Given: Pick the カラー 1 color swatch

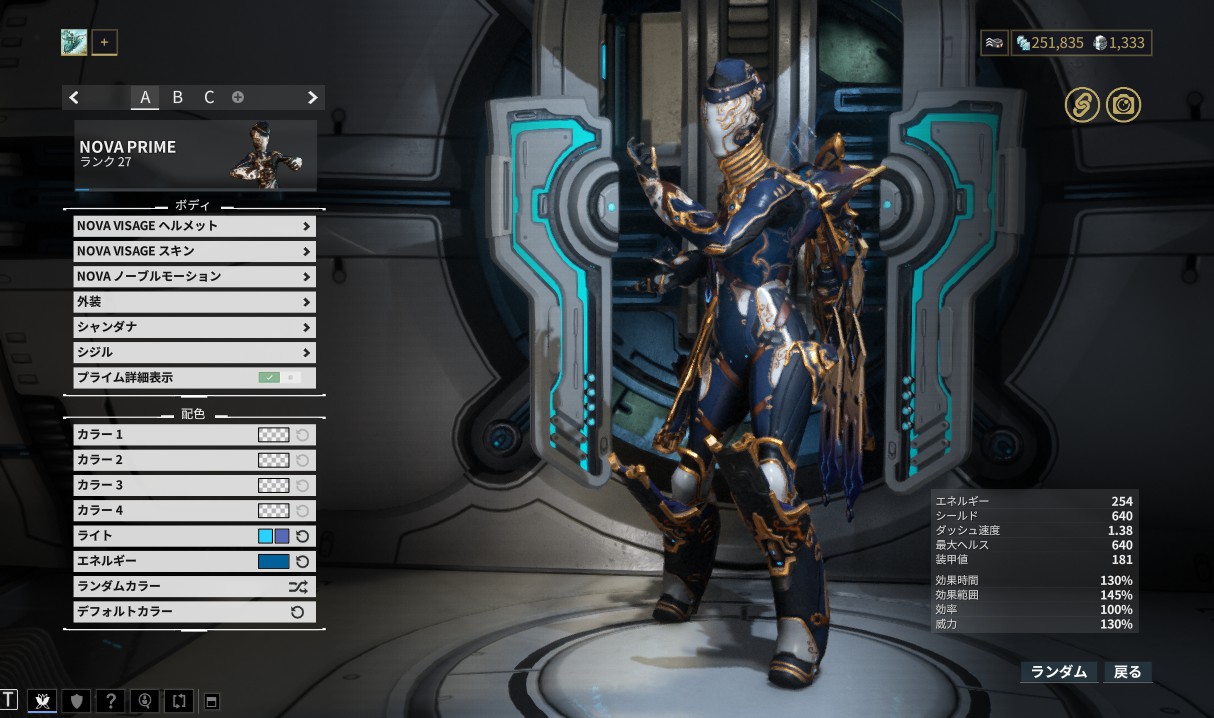Looking at the screenshot, I should [273, 435].
